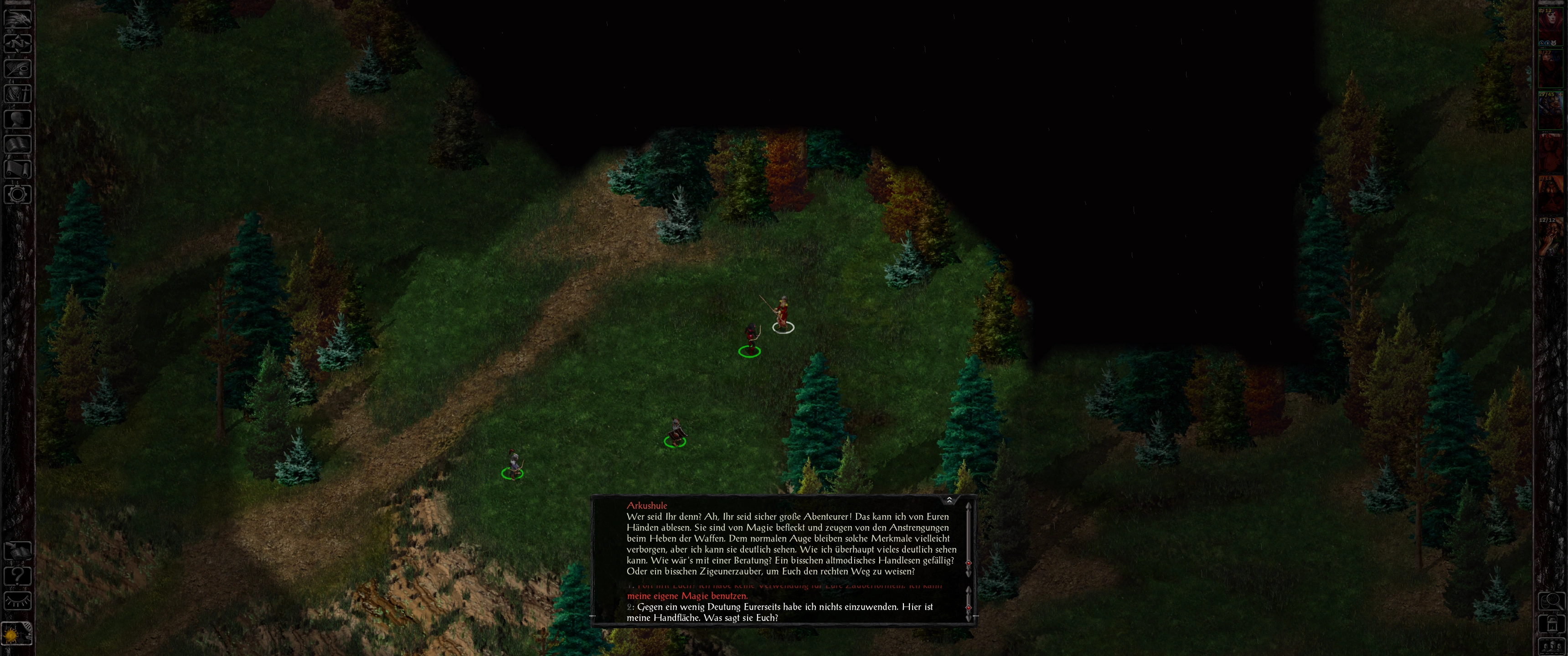Click the quick save book icon
Screen dimensions: 1568x656
[17, 551]
